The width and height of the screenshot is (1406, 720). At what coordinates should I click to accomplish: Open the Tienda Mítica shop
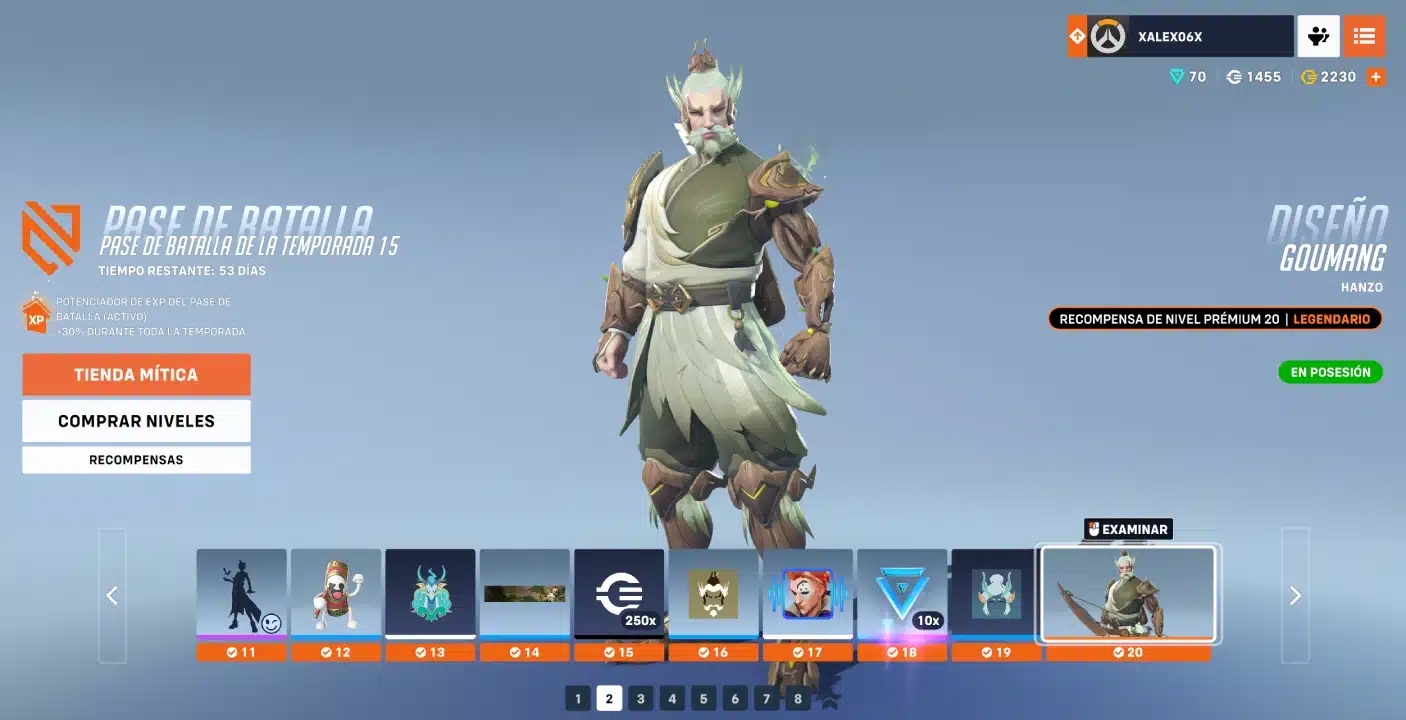136,375
